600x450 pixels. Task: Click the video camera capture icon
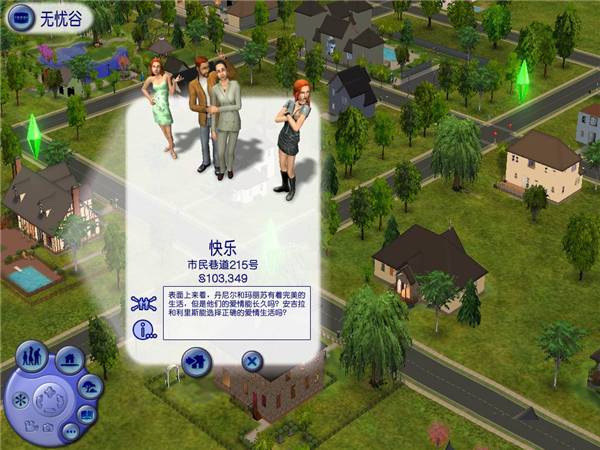click(30, 428)
